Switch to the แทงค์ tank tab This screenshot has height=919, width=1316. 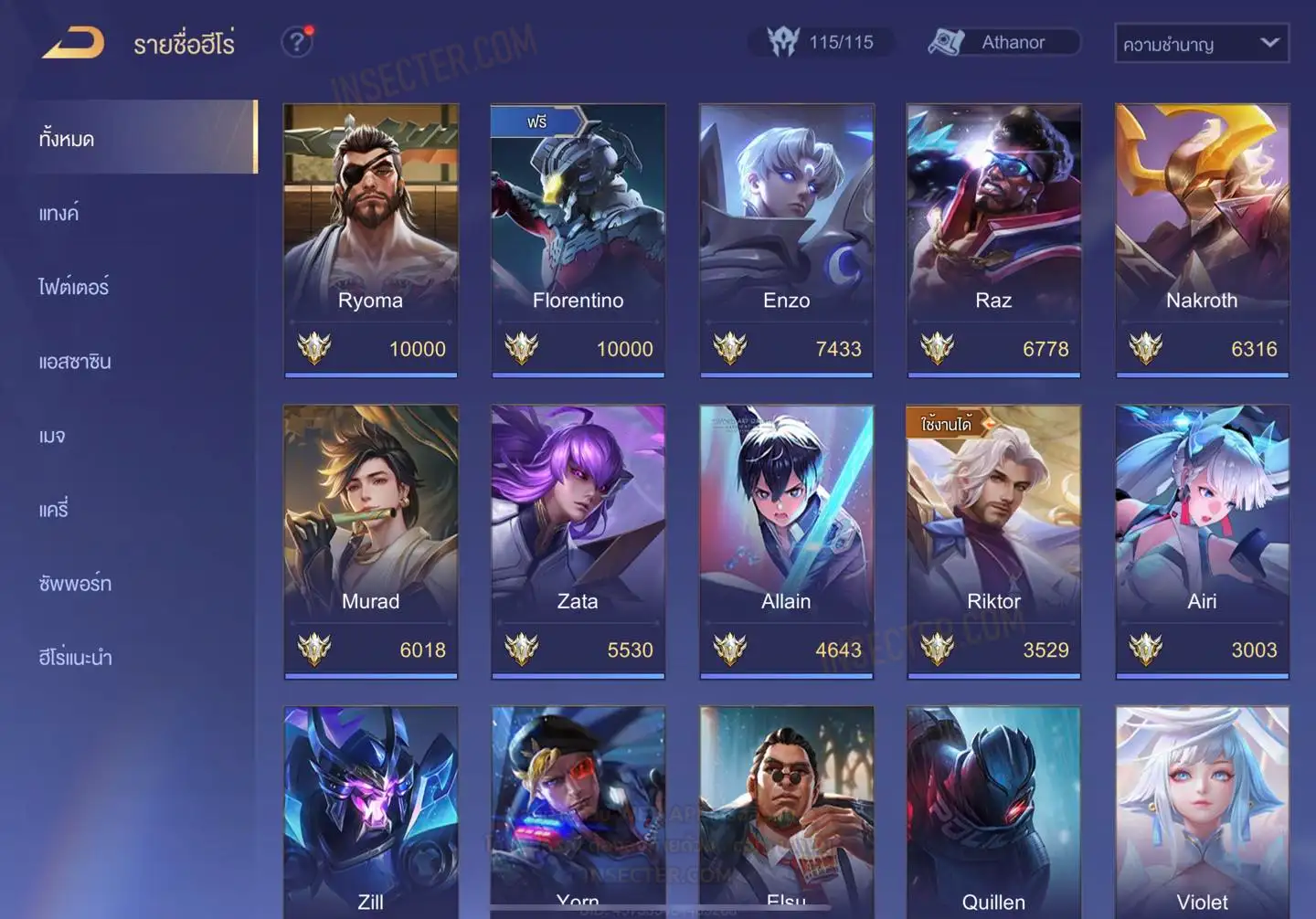click(x=59, y=214)
